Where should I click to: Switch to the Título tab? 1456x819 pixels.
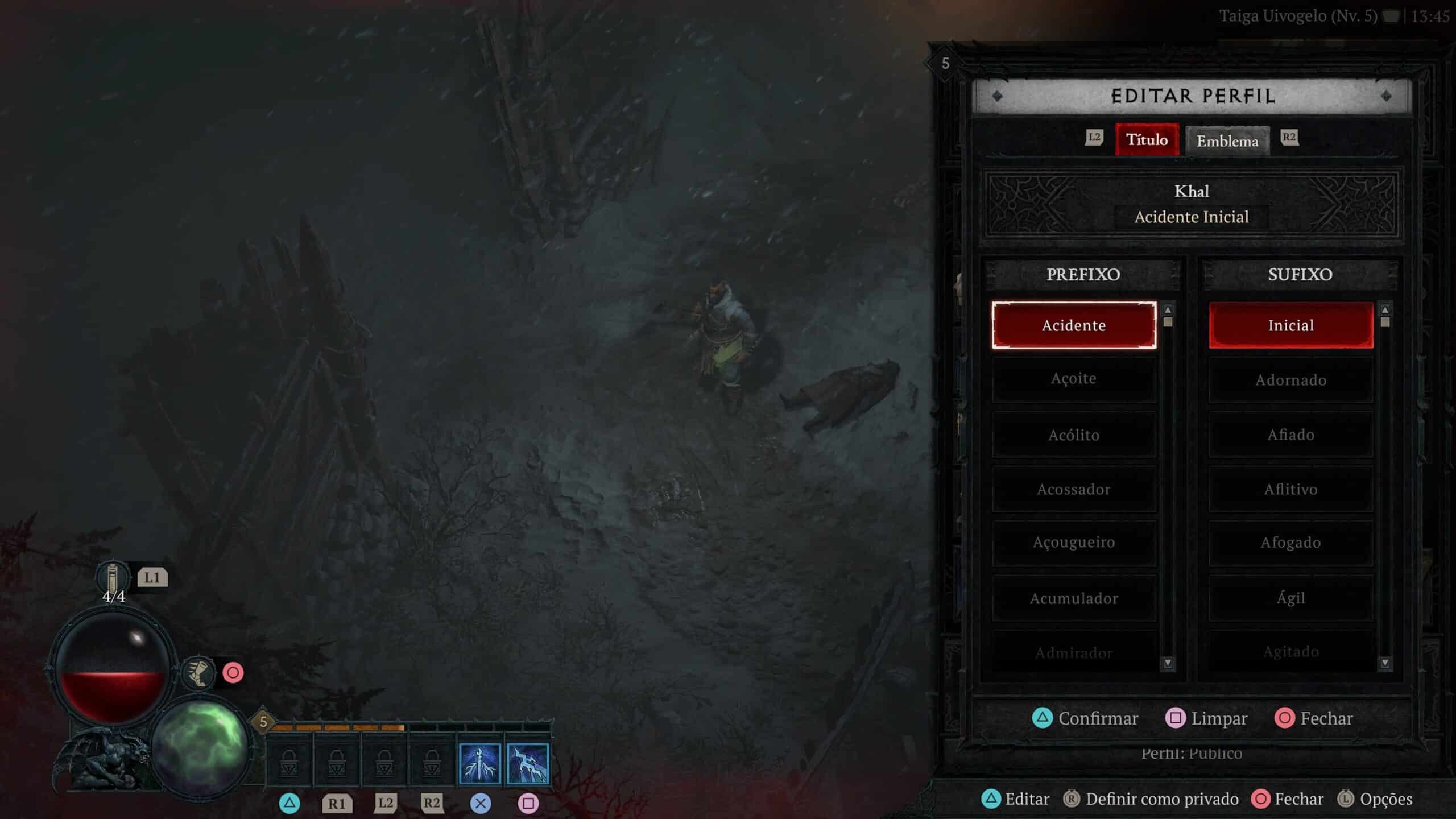[x=1147, y=140]
